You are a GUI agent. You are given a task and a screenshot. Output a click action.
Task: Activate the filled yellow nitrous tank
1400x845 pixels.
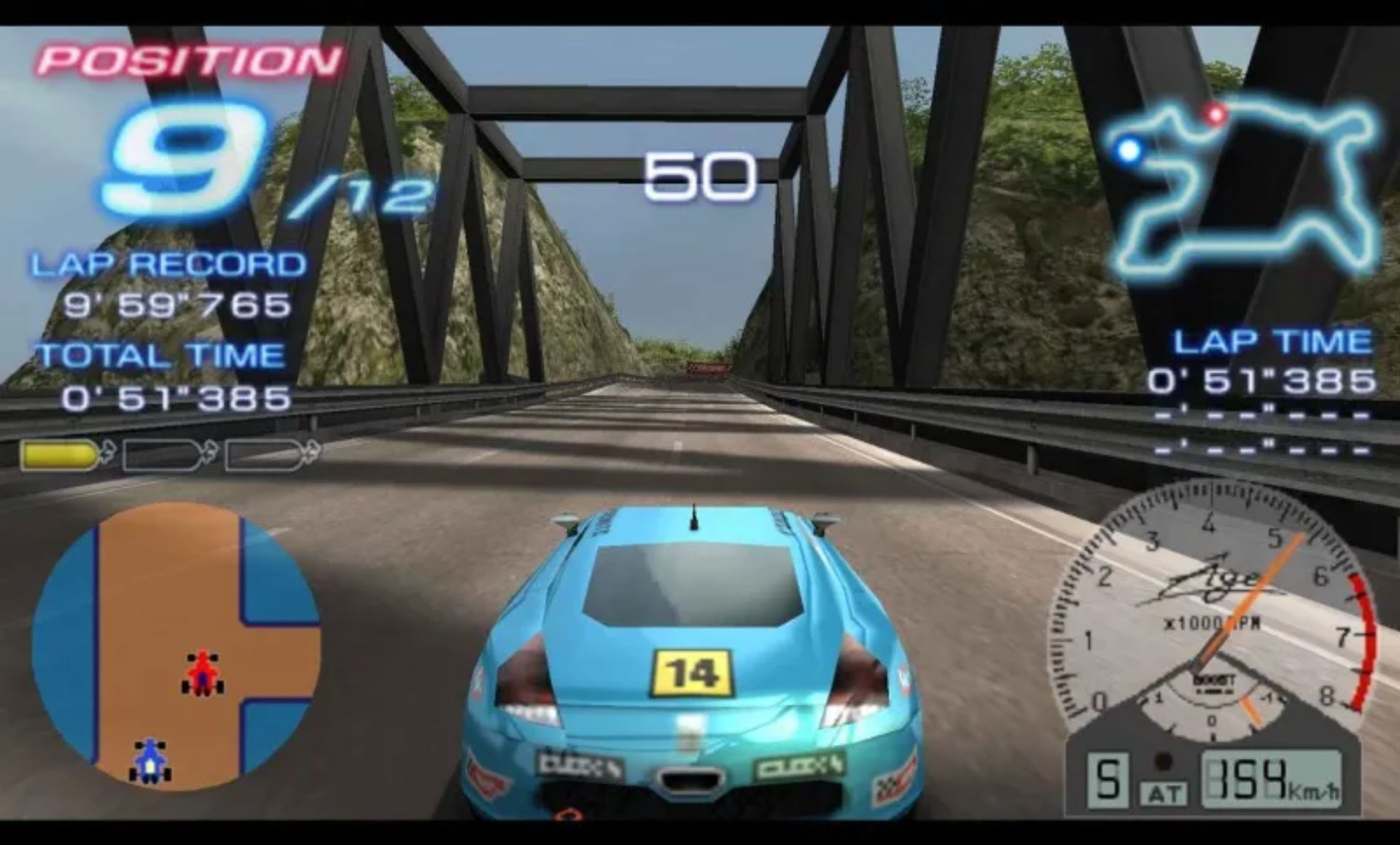point(61,455)
